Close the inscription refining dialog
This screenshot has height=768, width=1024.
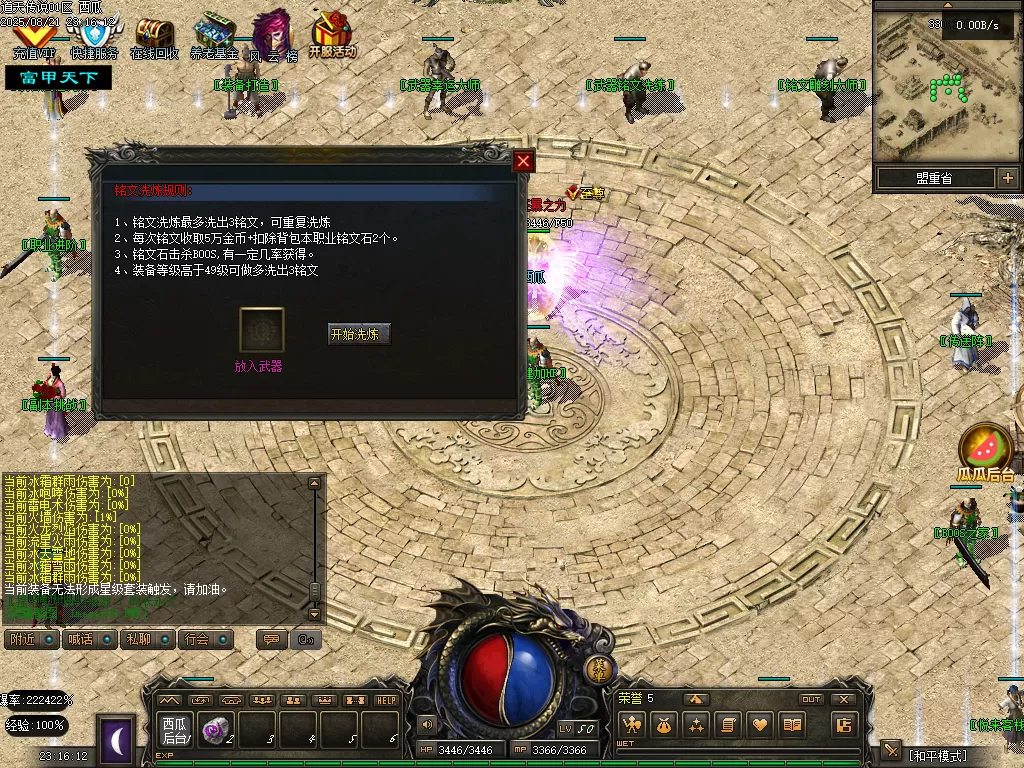[x=523, y=162]
